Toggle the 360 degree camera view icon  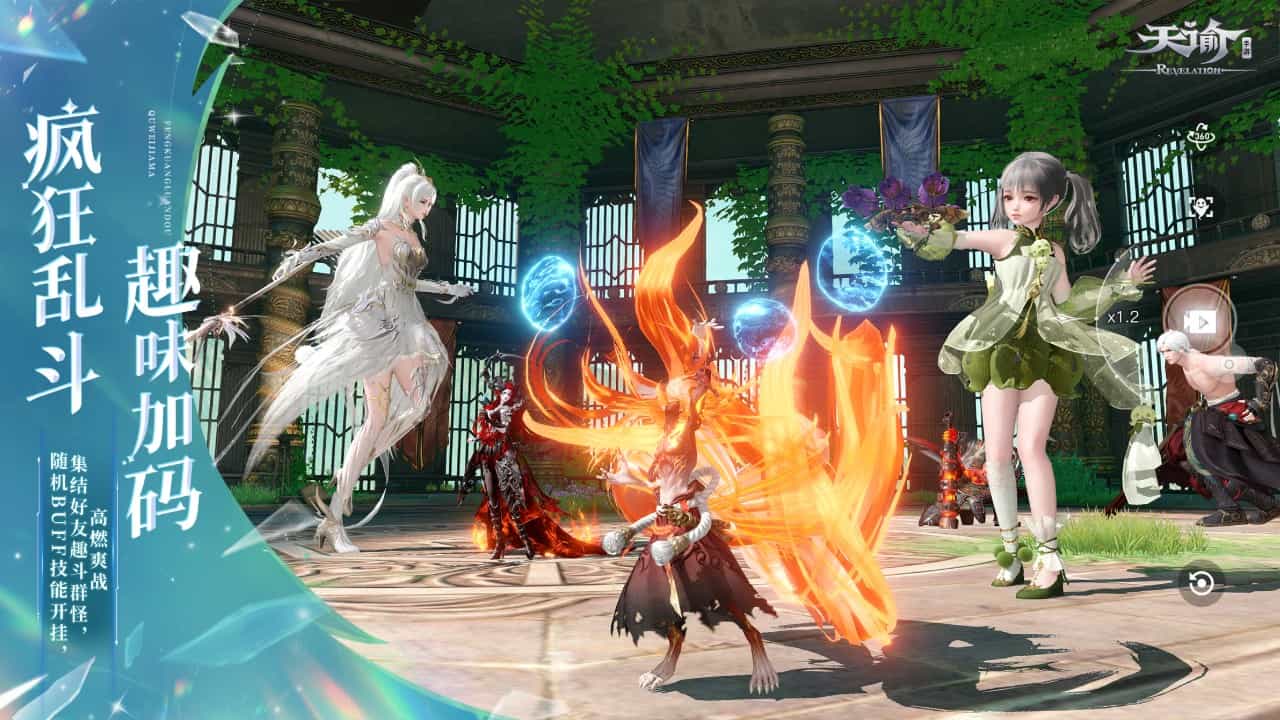1200,137
